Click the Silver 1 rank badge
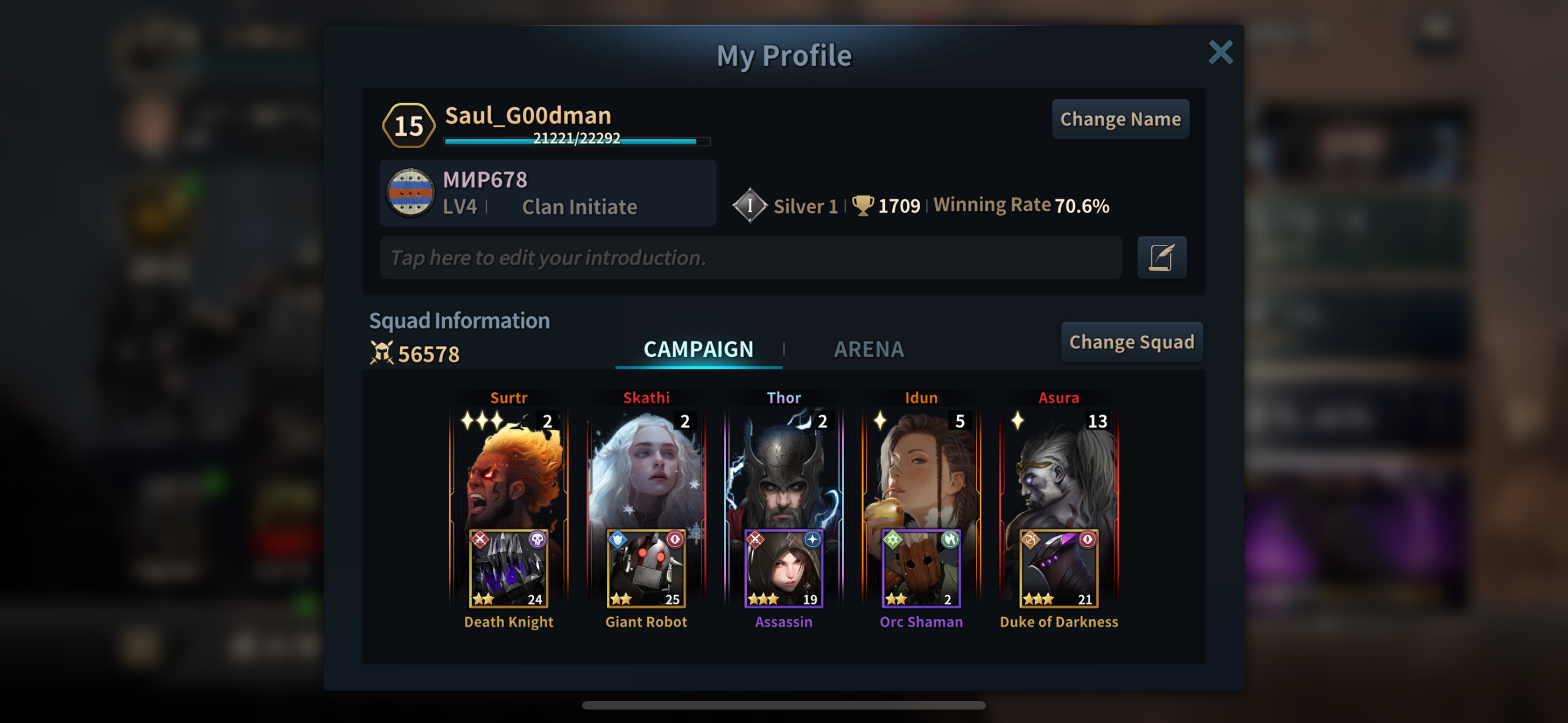This screenshot has width=1568, height=723. pos(750,206)
